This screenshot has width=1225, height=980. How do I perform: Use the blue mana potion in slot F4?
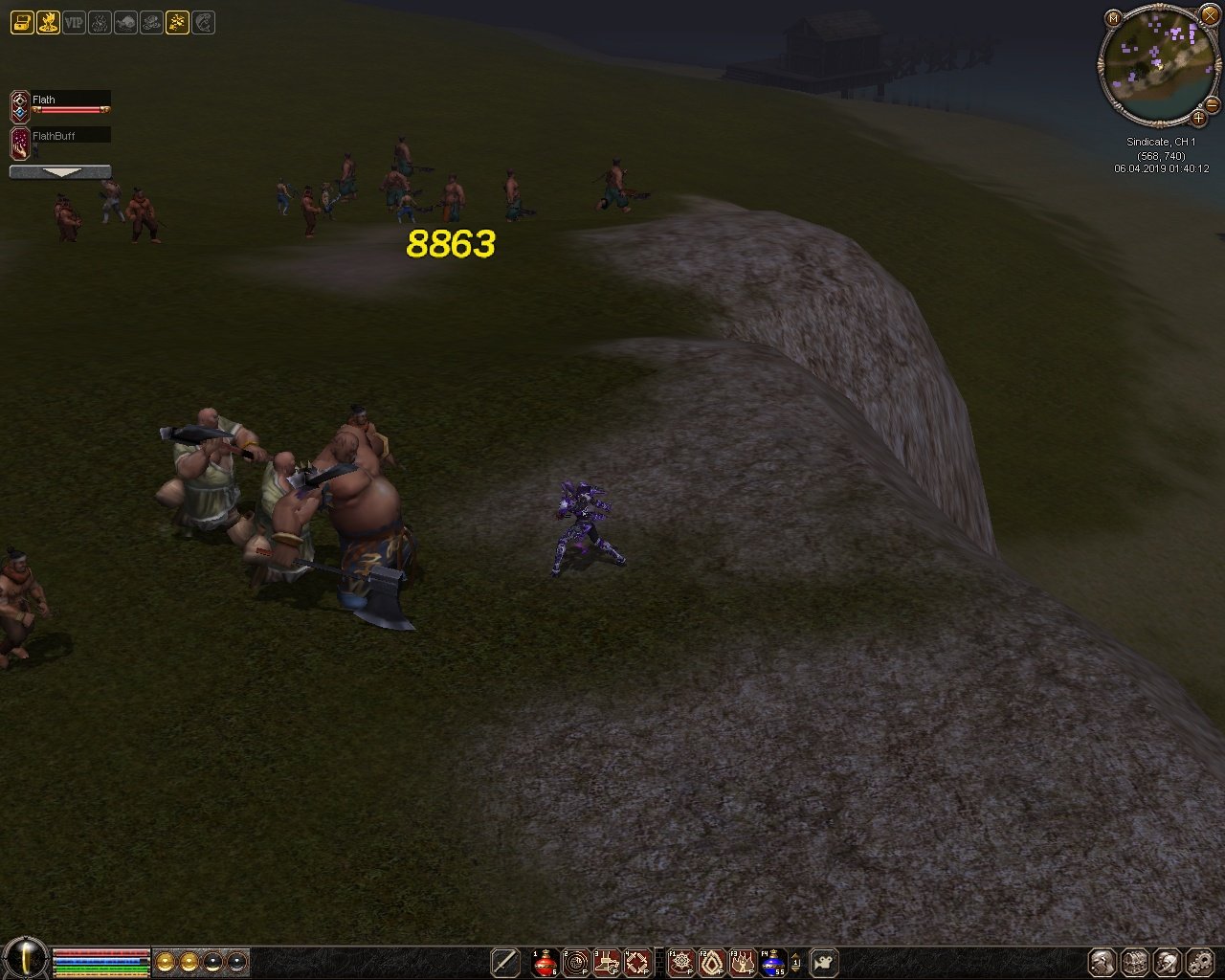(773, 962)
